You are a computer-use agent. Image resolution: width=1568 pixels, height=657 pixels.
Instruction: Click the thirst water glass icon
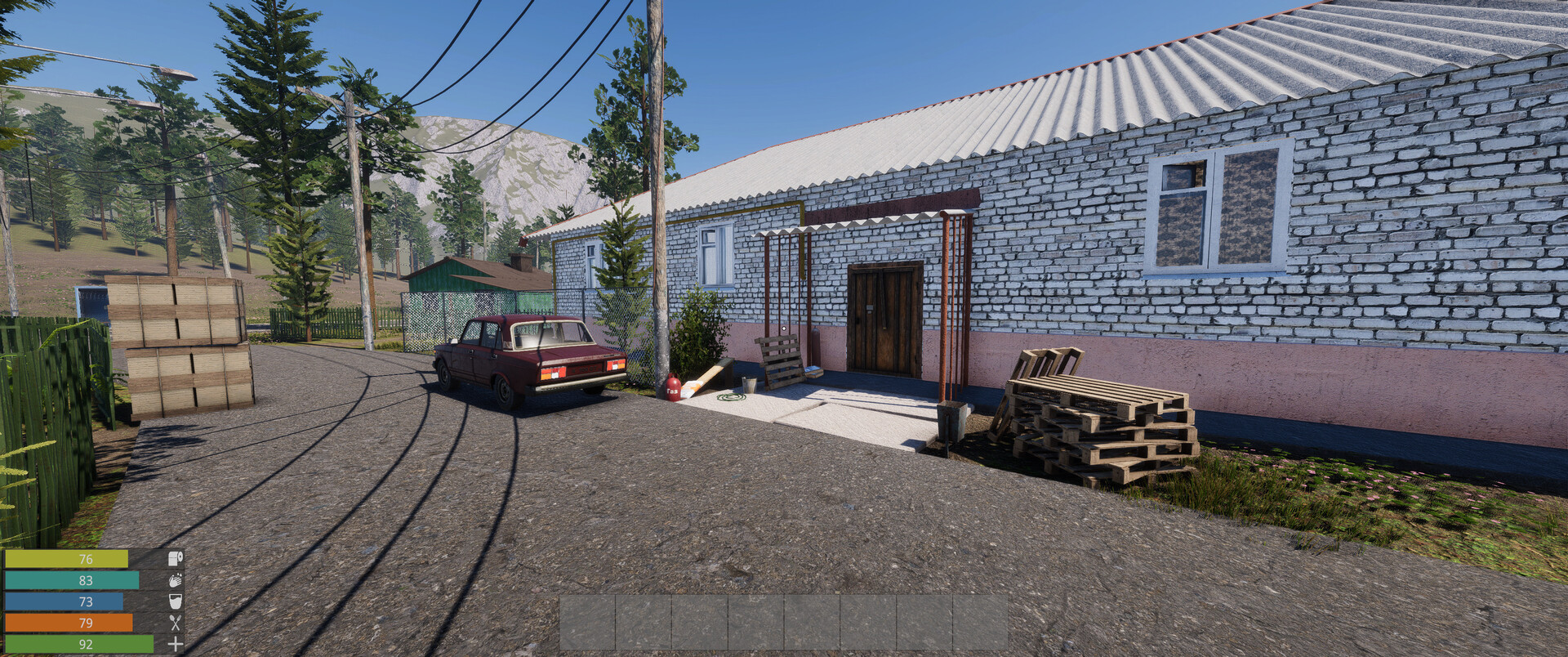point(174,602)
